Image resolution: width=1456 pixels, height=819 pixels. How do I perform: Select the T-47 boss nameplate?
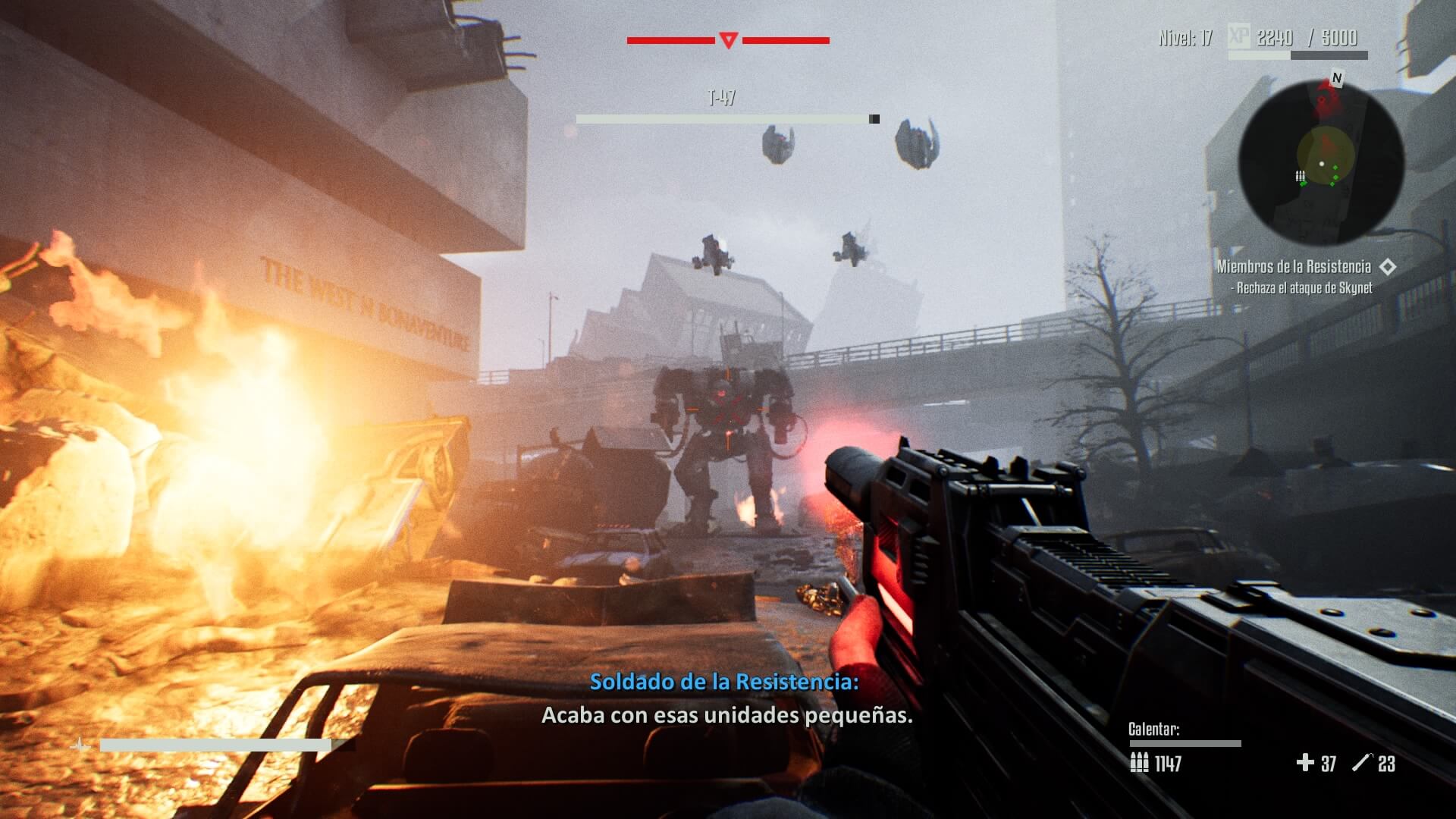[723, 96]
